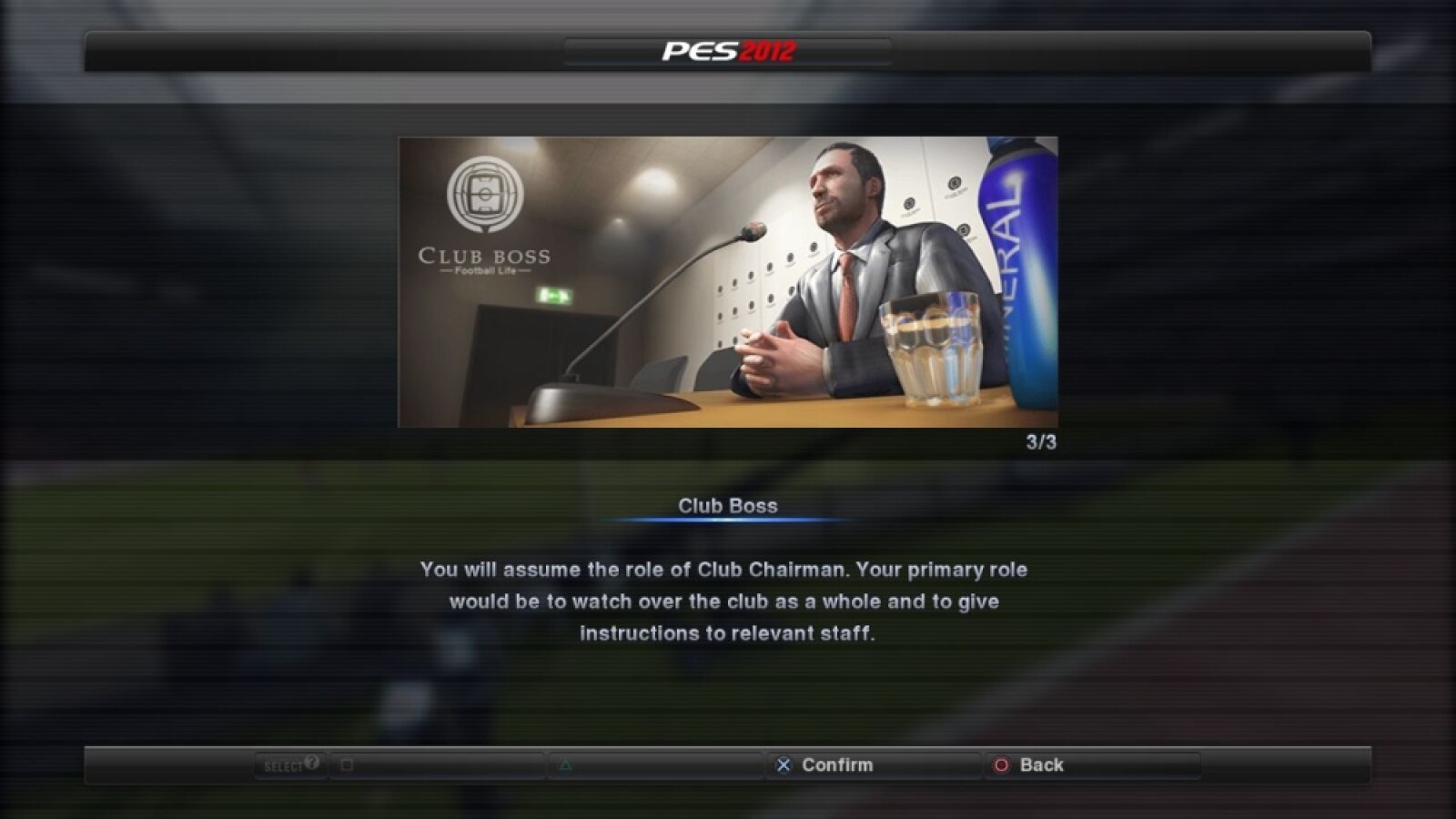Click the question mark beside SELECT
The image size is (1456, 819).
coord(309,764)
